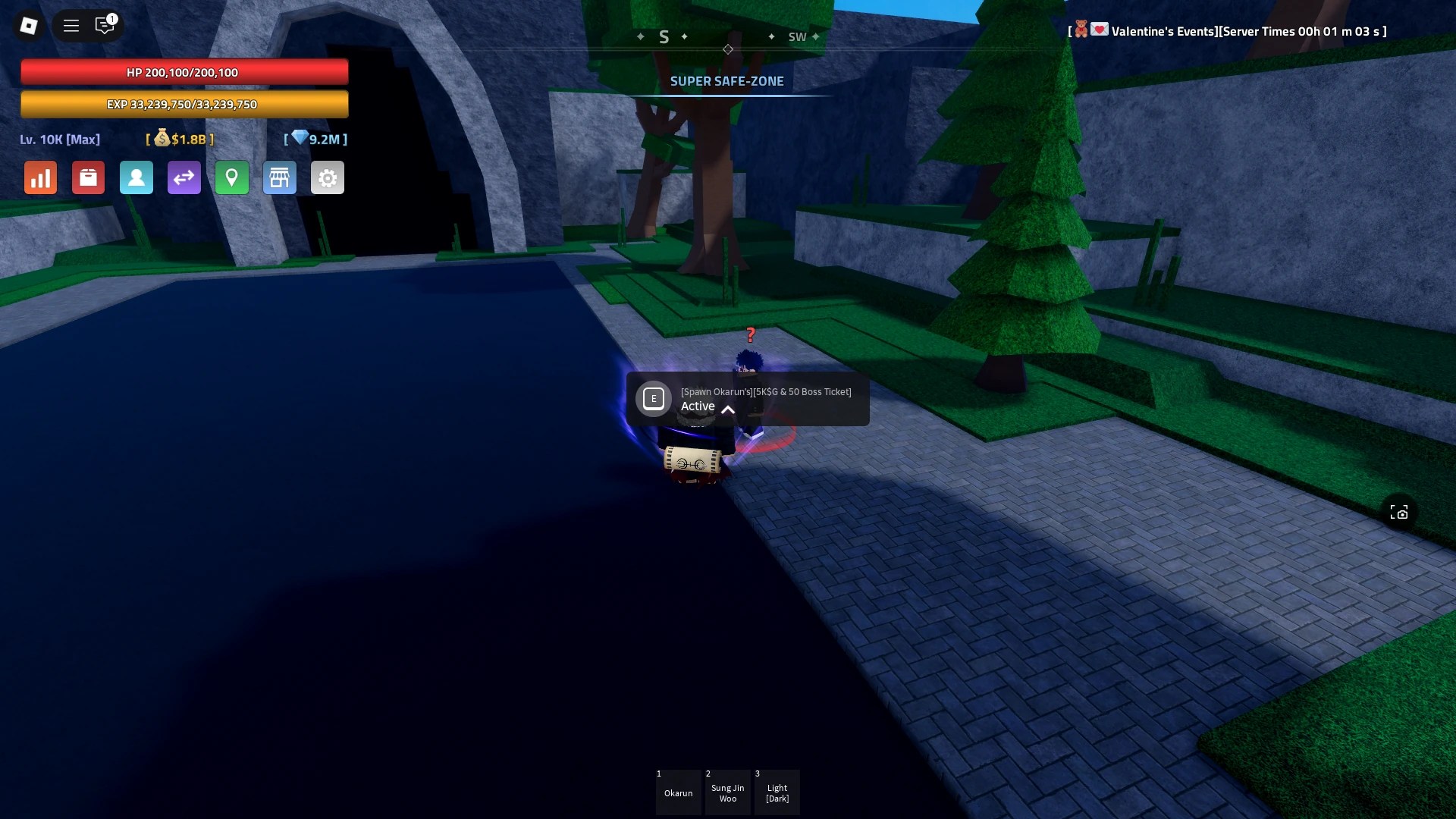Expand the compass direction marker
Image resolution: width=1456 pixels, height=819 pixels.
[x=728, y=49]
